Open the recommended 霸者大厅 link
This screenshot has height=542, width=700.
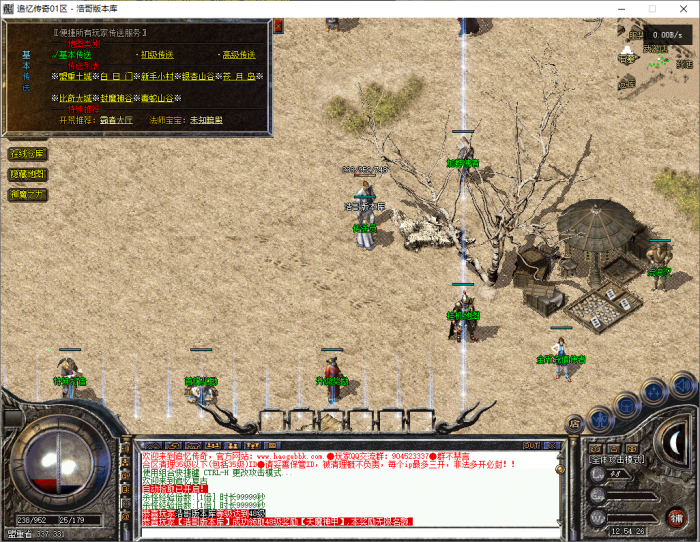117,119
